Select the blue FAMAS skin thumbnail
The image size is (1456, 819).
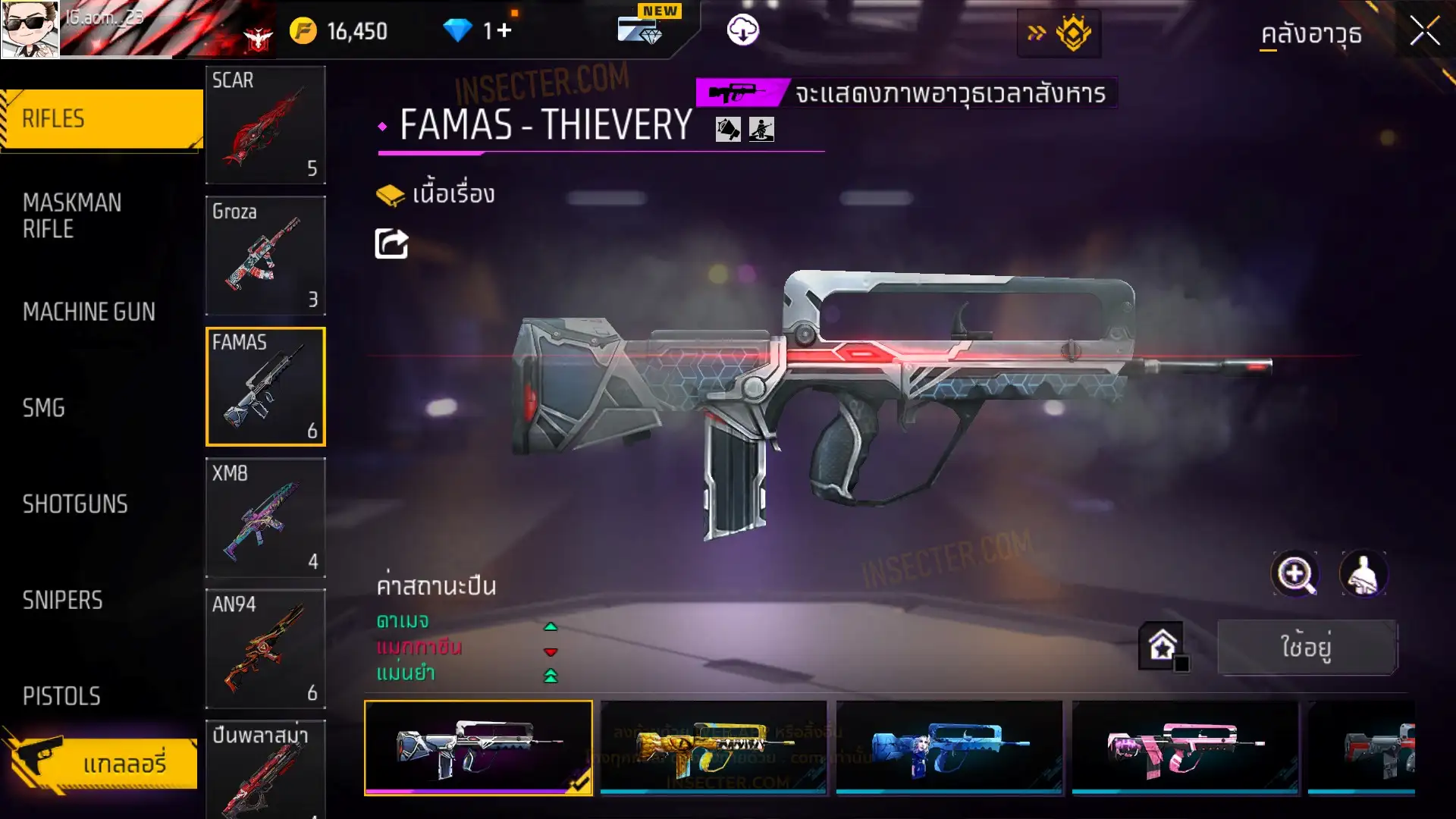(949, 748)
